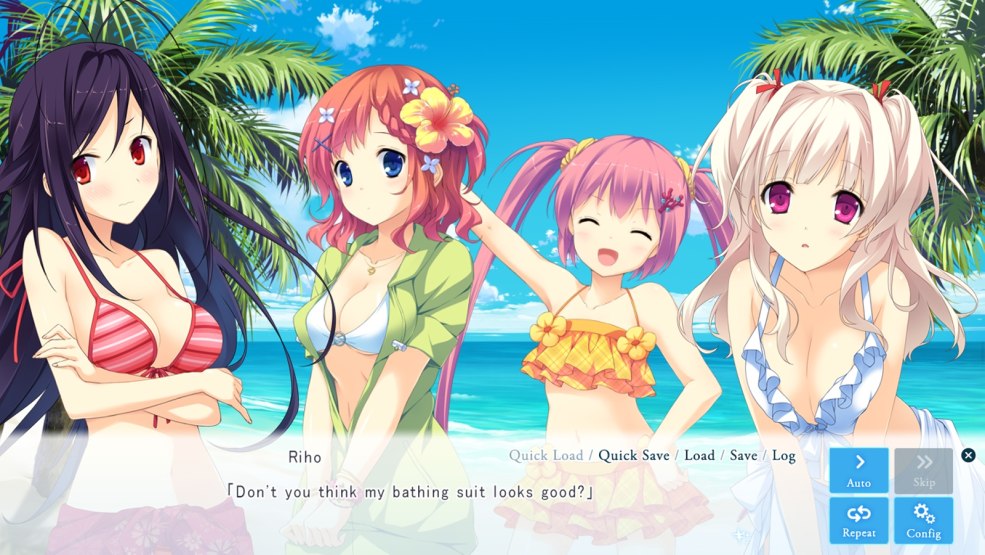
Task: Show the dialogue Log
Action: pyautogui.click(x=784, y=455)
